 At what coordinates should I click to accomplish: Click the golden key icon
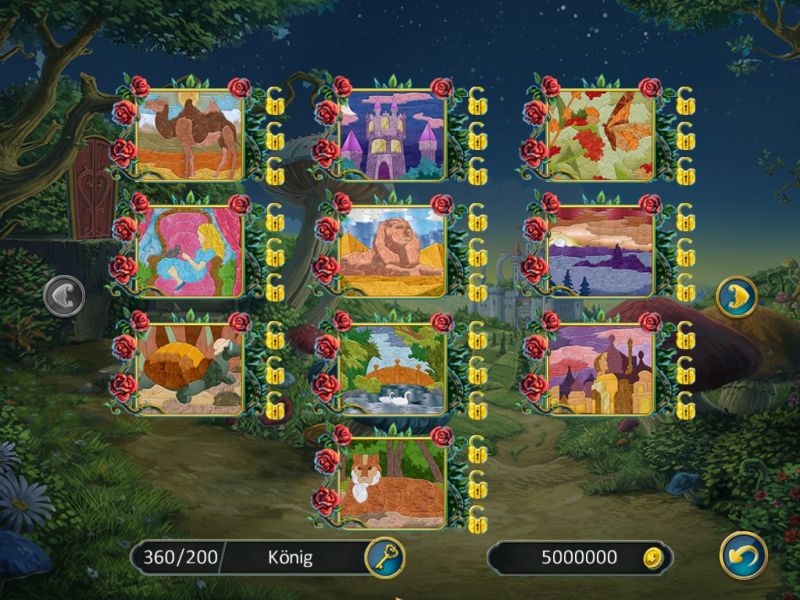point(383,556)
